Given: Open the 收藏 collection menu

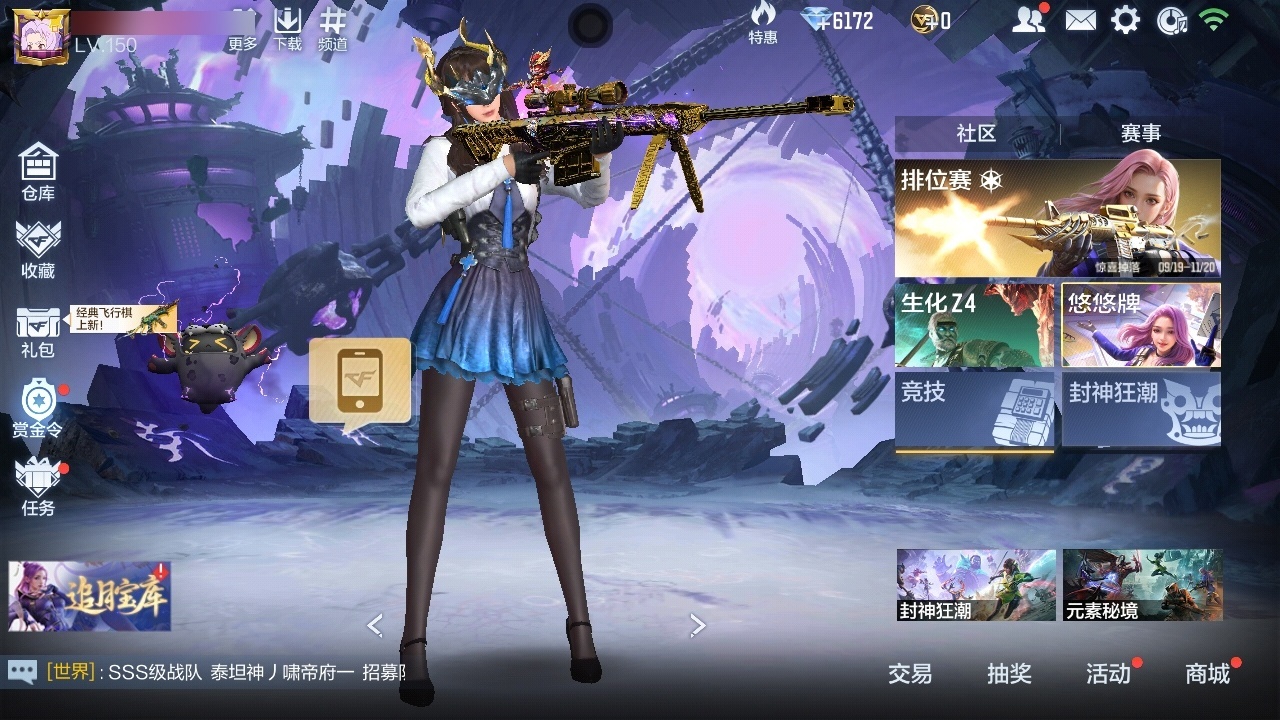Looking at the screenshot, I should [38, 250].
